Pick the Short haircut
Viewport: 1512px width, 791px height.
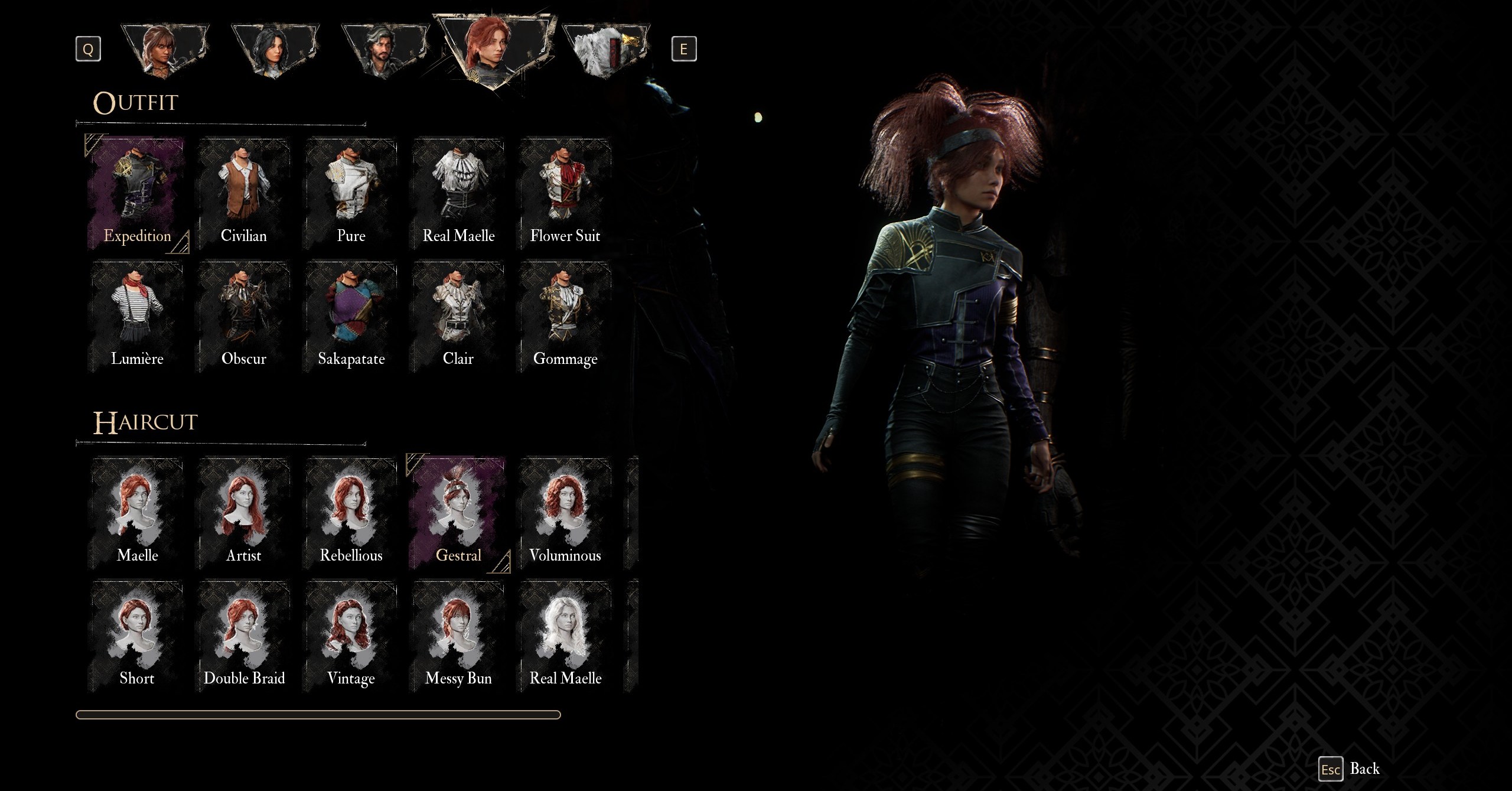click(x=137, y=636)
